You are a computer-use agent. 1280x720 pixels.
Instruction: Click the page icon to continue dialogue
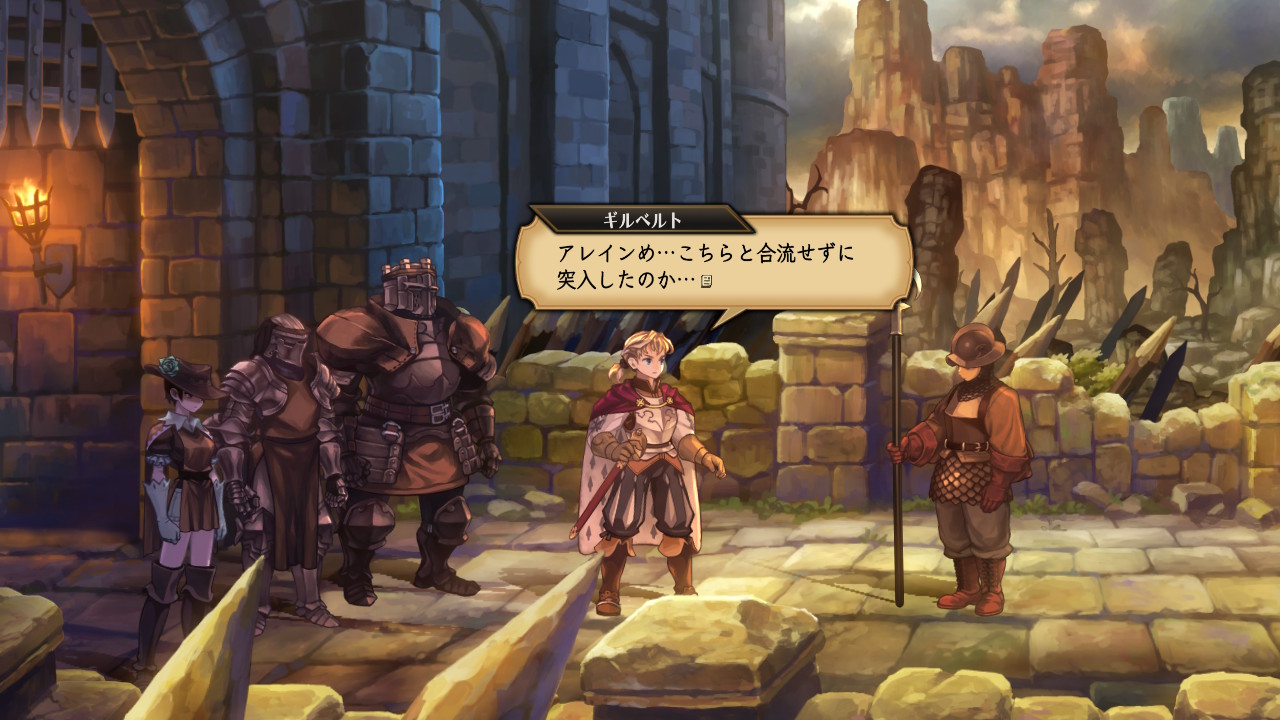[706, 281]
